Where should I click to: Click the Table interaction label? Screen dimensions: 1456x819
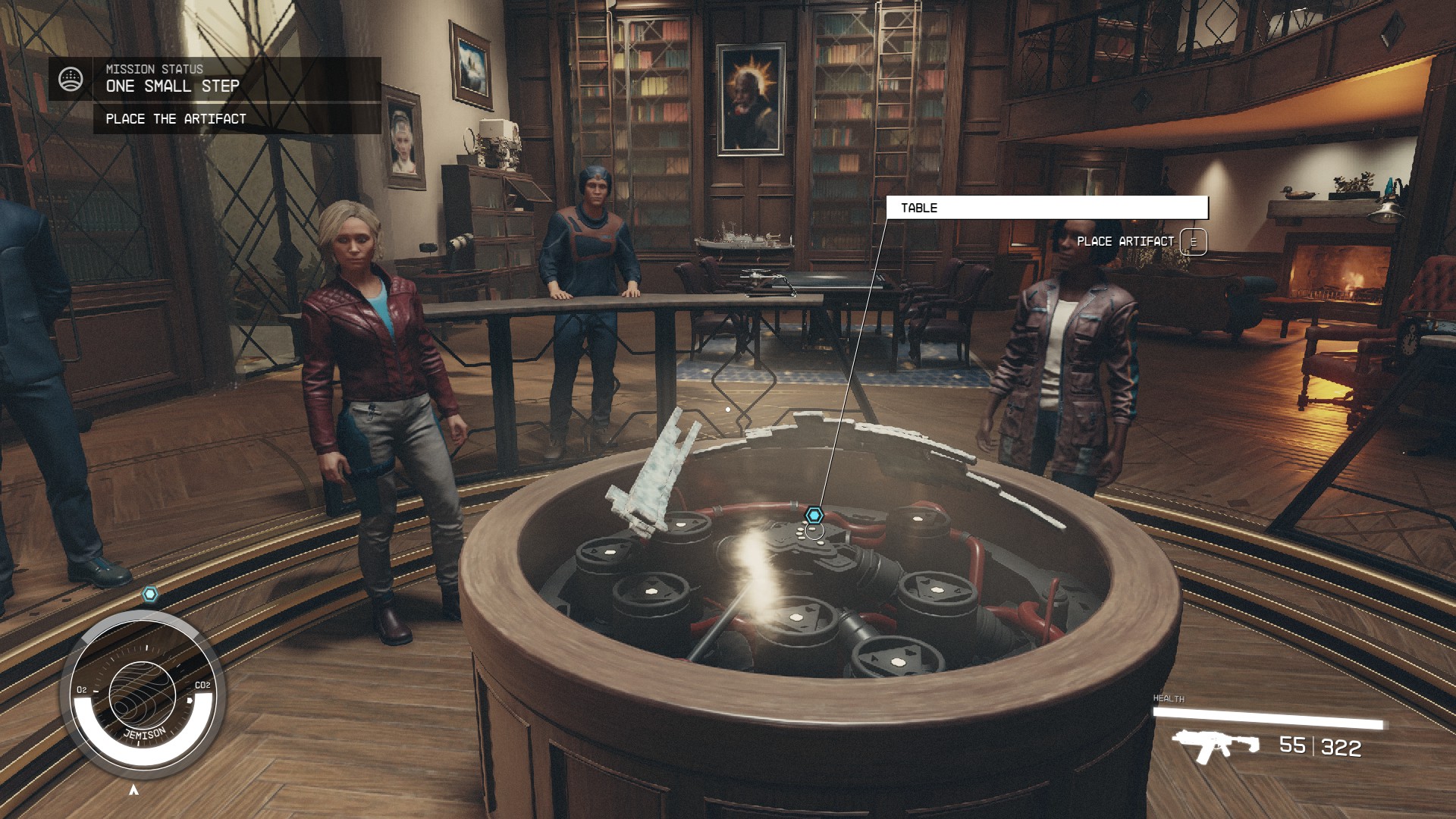click(x=1046, y=208)
